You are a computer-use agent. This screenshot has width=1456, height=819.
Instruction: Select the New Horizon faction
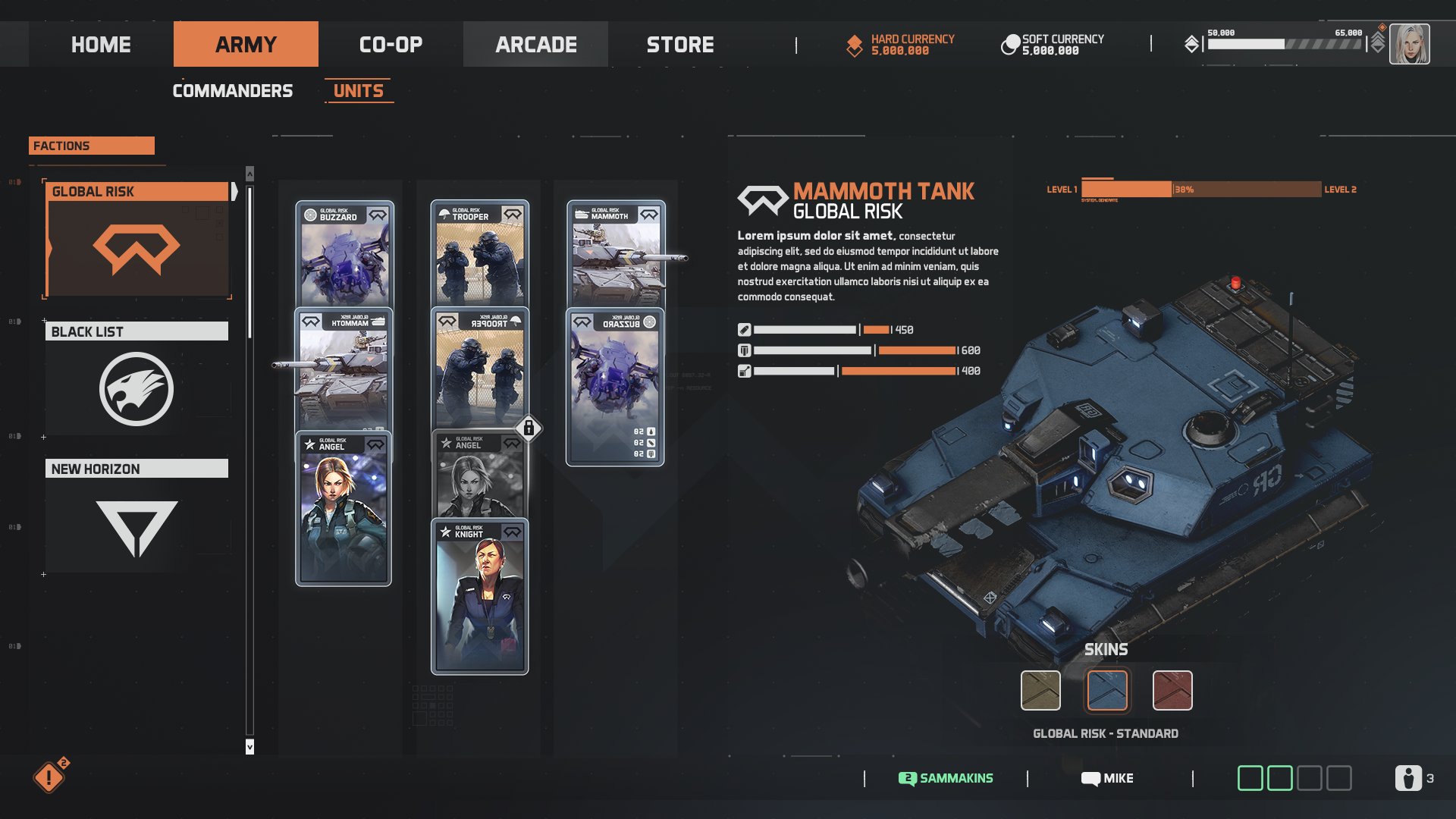coord(136,517)
